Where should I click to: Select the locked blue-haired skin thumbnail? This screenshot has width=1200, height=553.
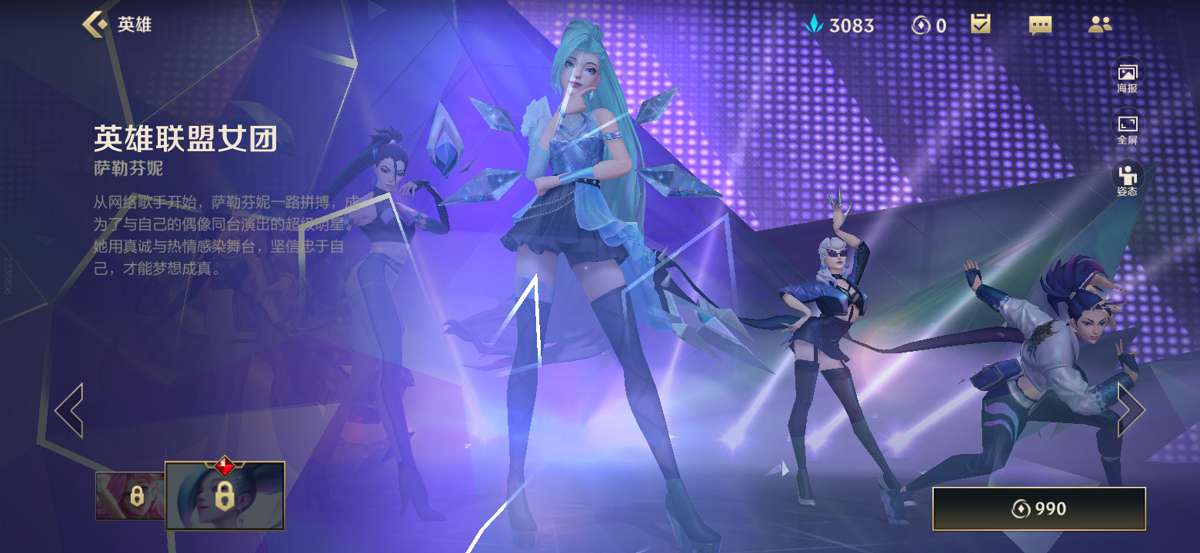click(x=225, y=495)
